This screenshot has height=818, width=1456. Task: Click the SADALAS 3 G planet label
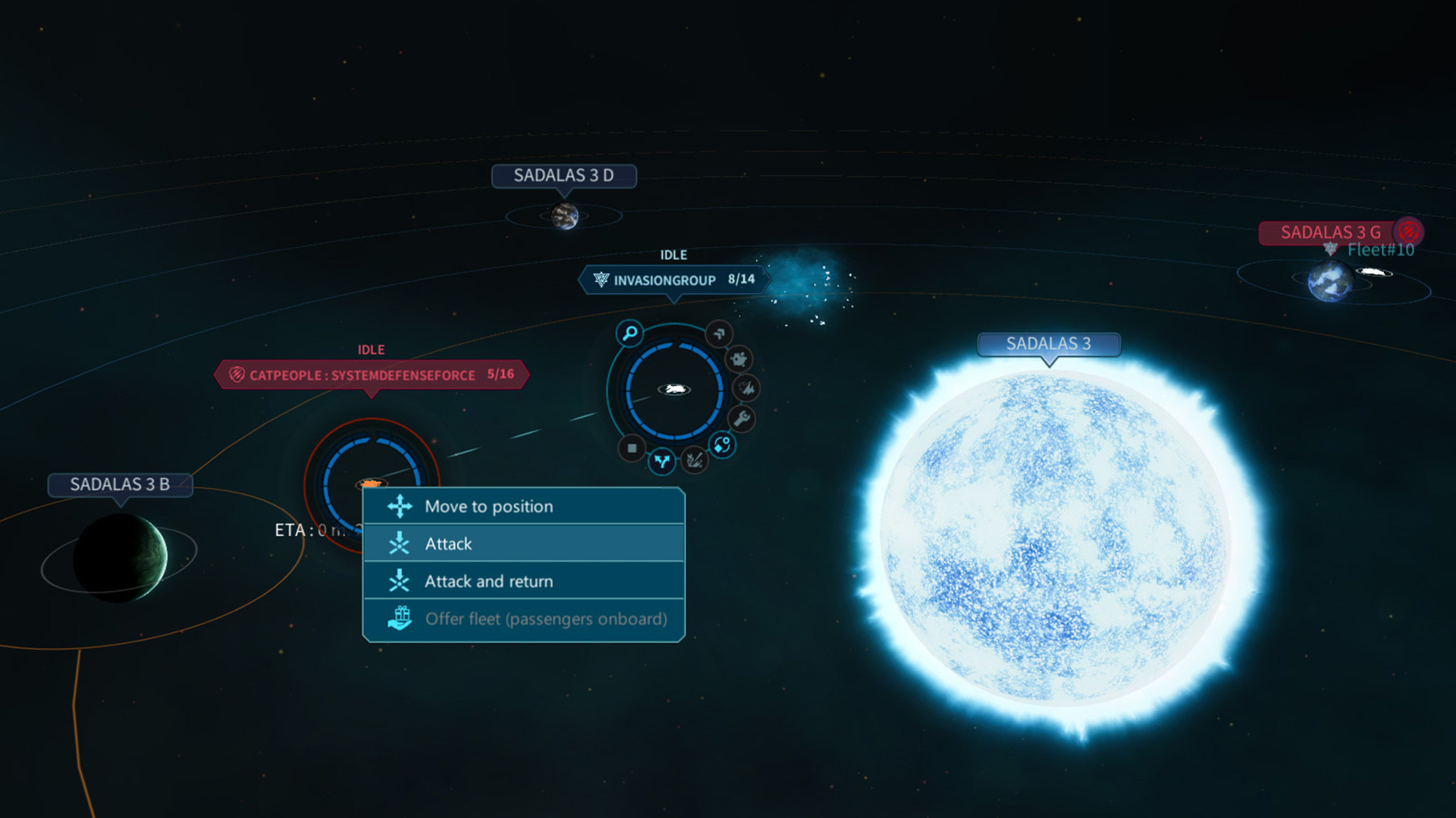coord(1330,232)
